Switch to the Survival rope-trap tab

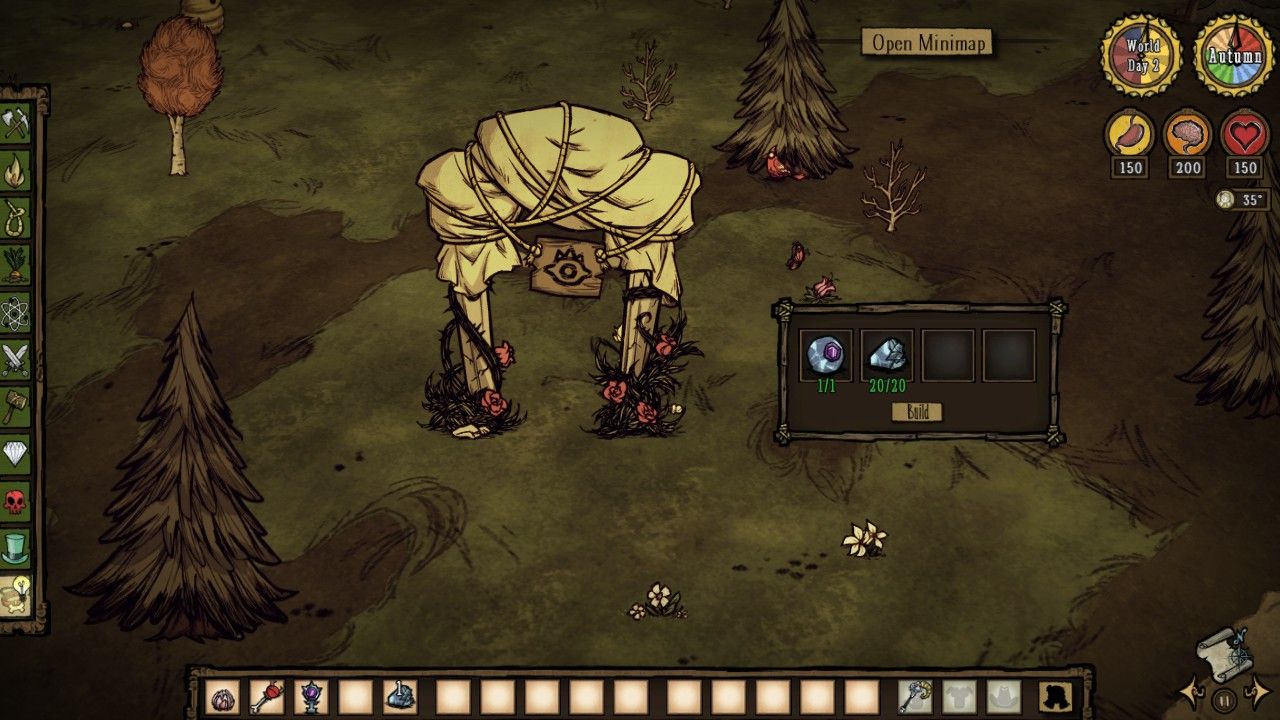coord(15,217)
